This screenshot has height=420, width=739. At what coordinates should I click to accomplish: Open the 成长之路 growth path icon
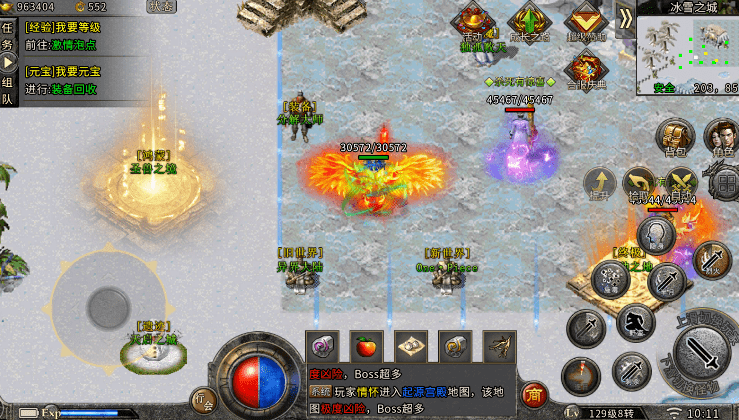(528, 22)
